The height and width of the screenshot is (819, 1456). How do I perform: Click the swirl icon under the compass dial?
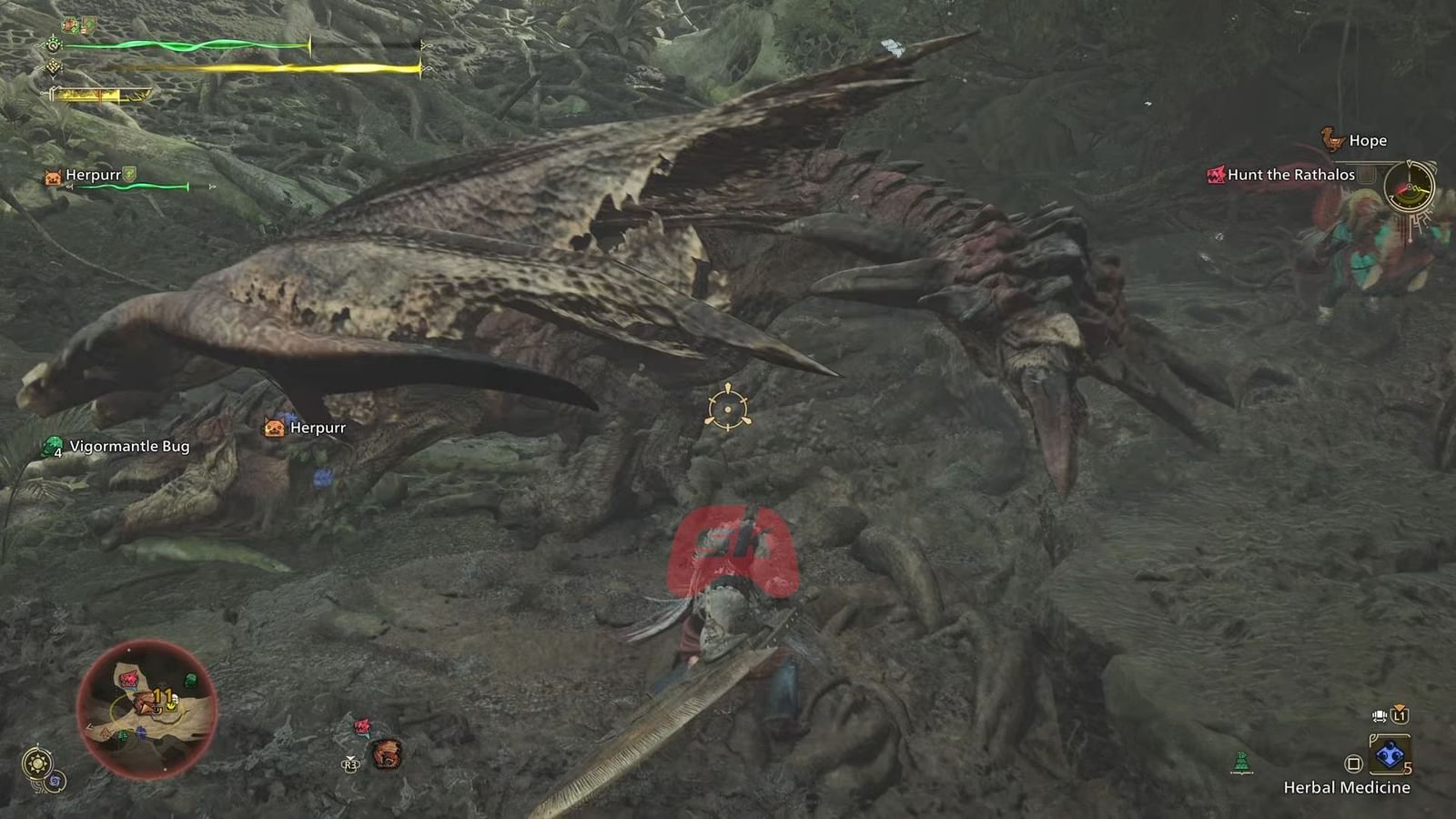(x=56, y=780)
